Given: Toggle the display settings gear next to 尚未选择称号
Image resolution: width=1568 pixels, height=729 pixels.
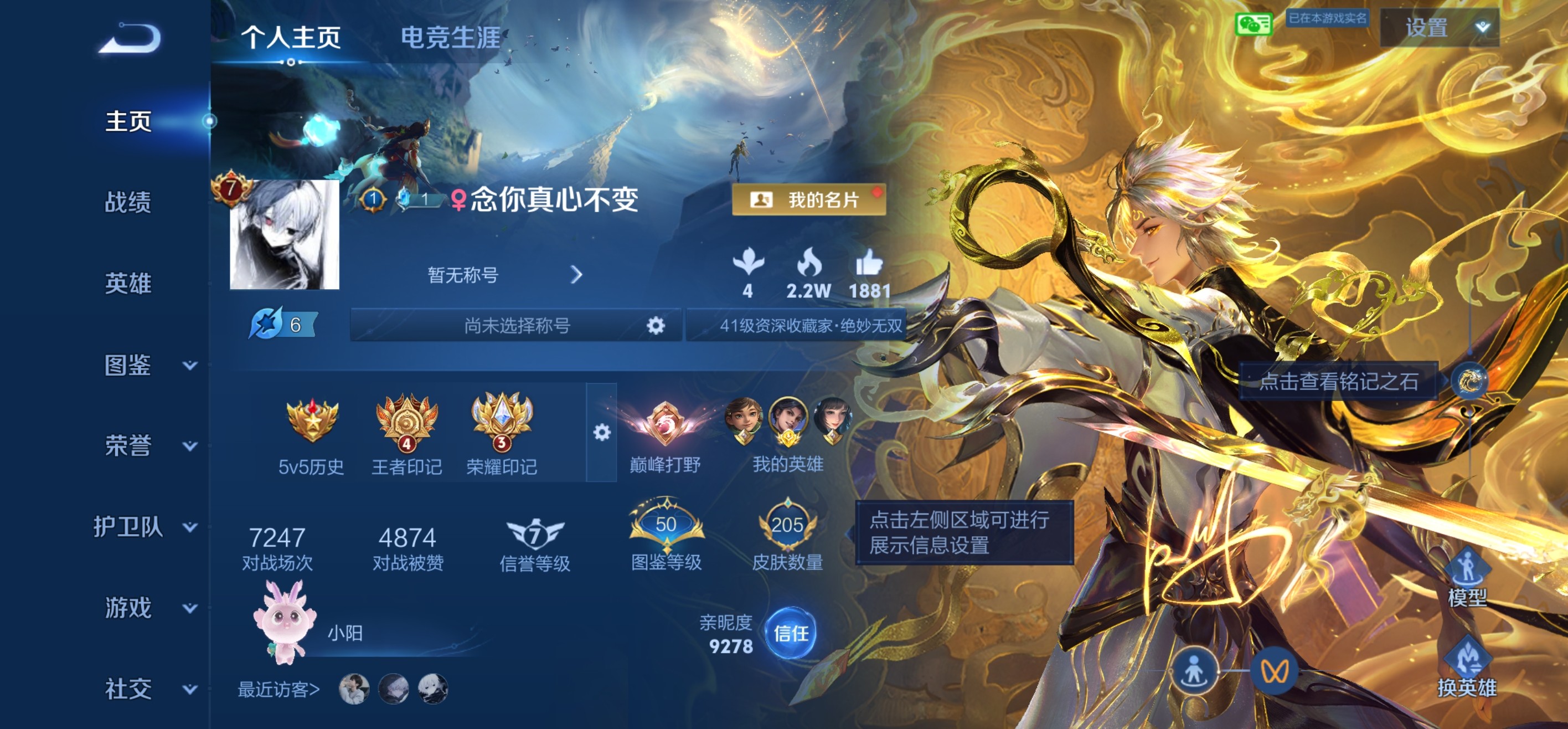Looking at the screenshot, I should 656,326.
